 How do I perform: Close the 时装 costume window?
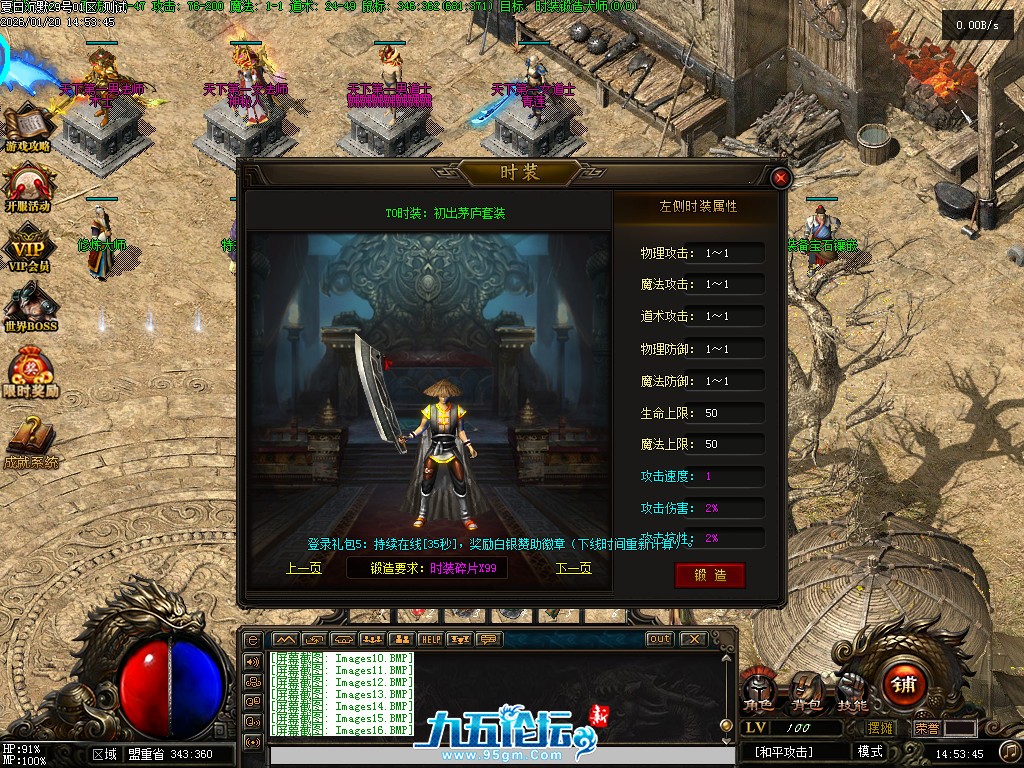(x=782, y=179)
